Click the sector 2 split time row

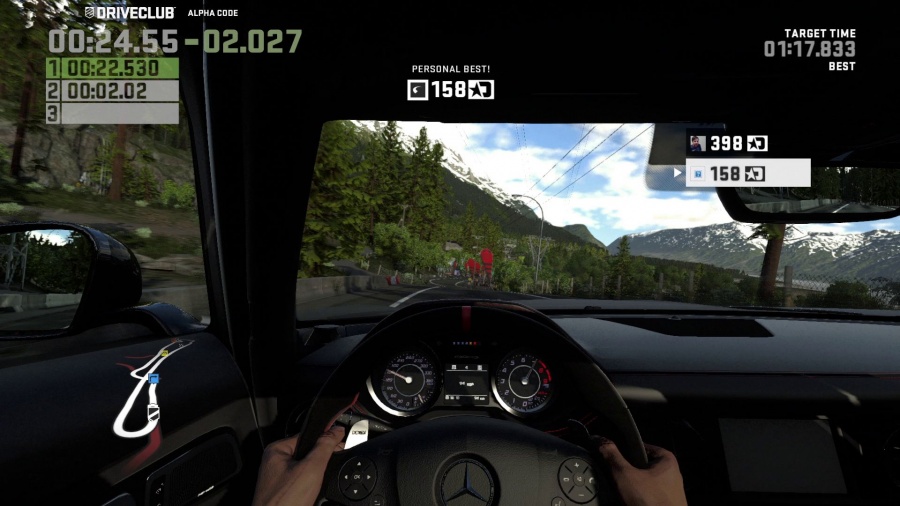coord(113,91)
